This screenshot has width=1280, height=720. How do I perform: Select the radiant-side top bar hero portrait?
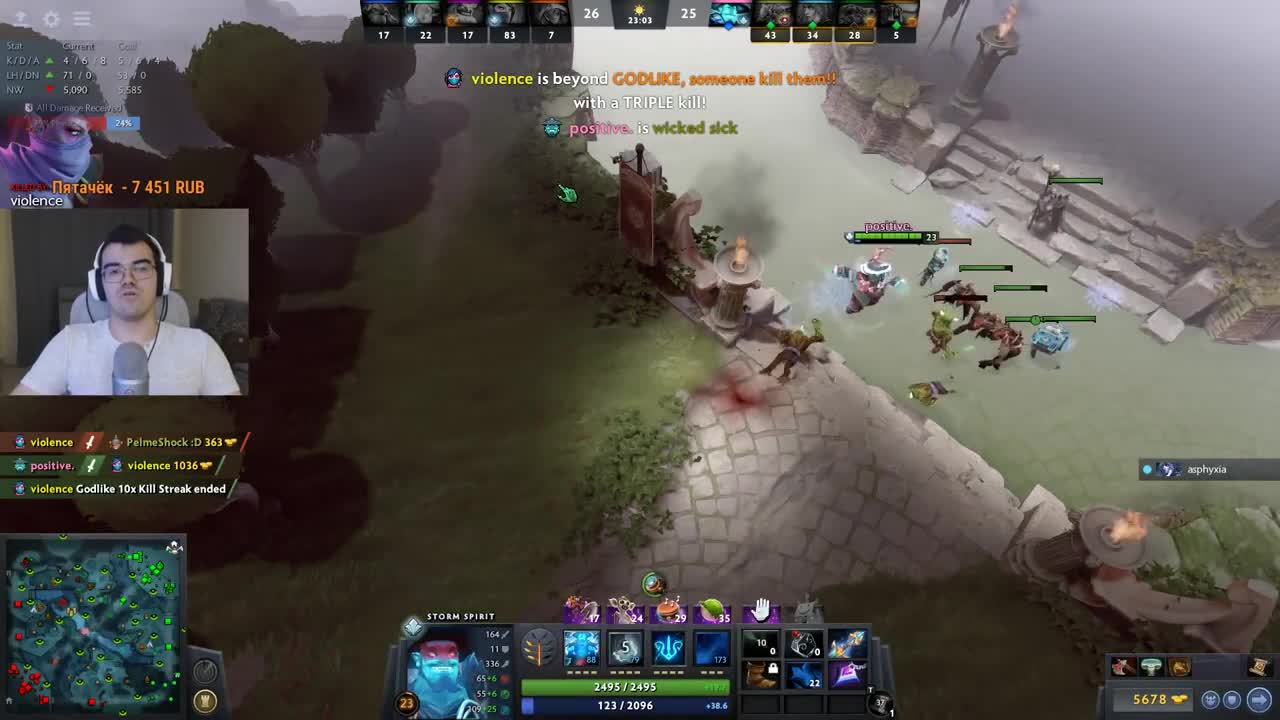(x=382, y=14)
